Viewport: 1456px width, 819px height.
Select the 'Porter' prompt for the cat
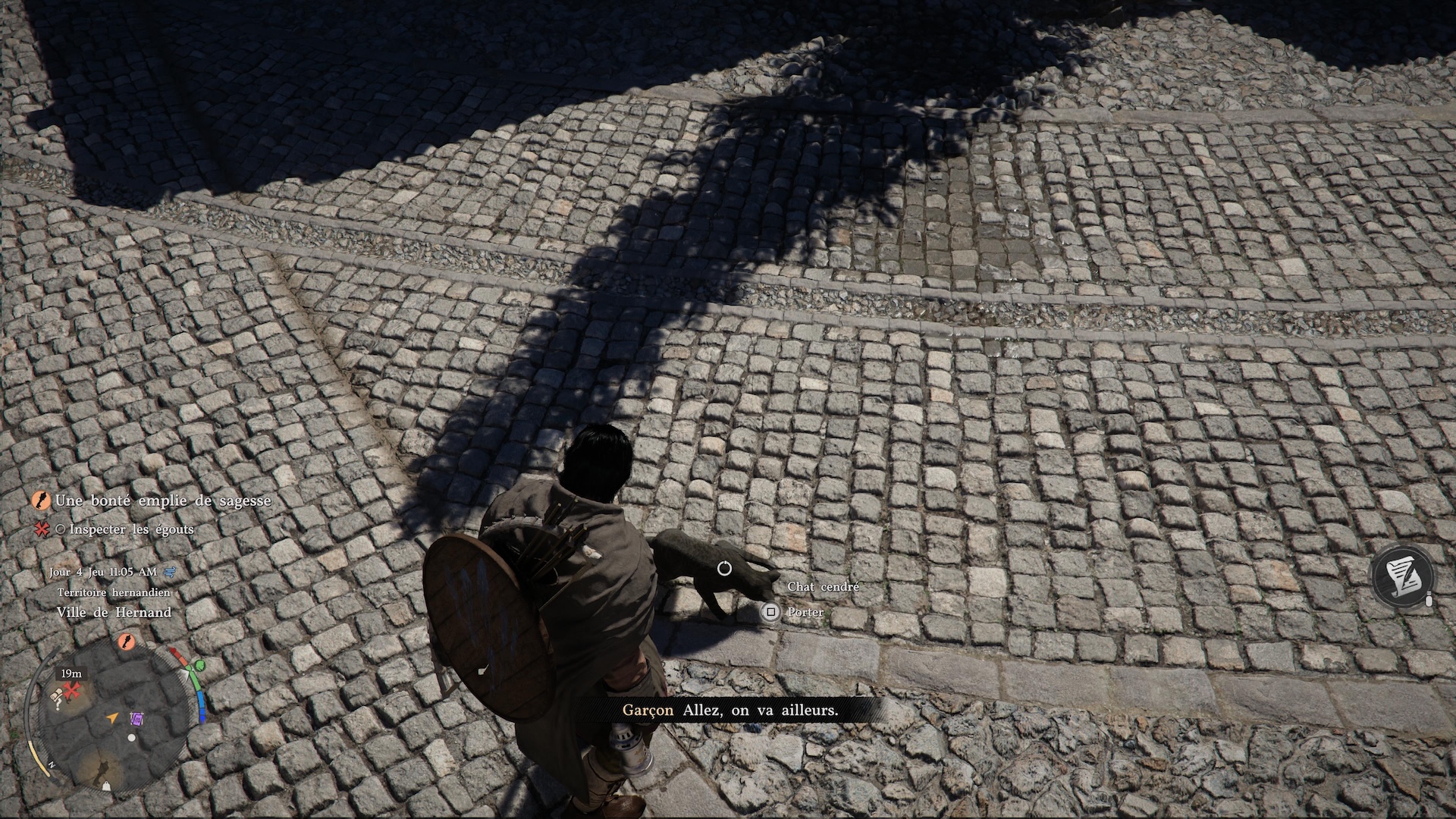(804, 612)
